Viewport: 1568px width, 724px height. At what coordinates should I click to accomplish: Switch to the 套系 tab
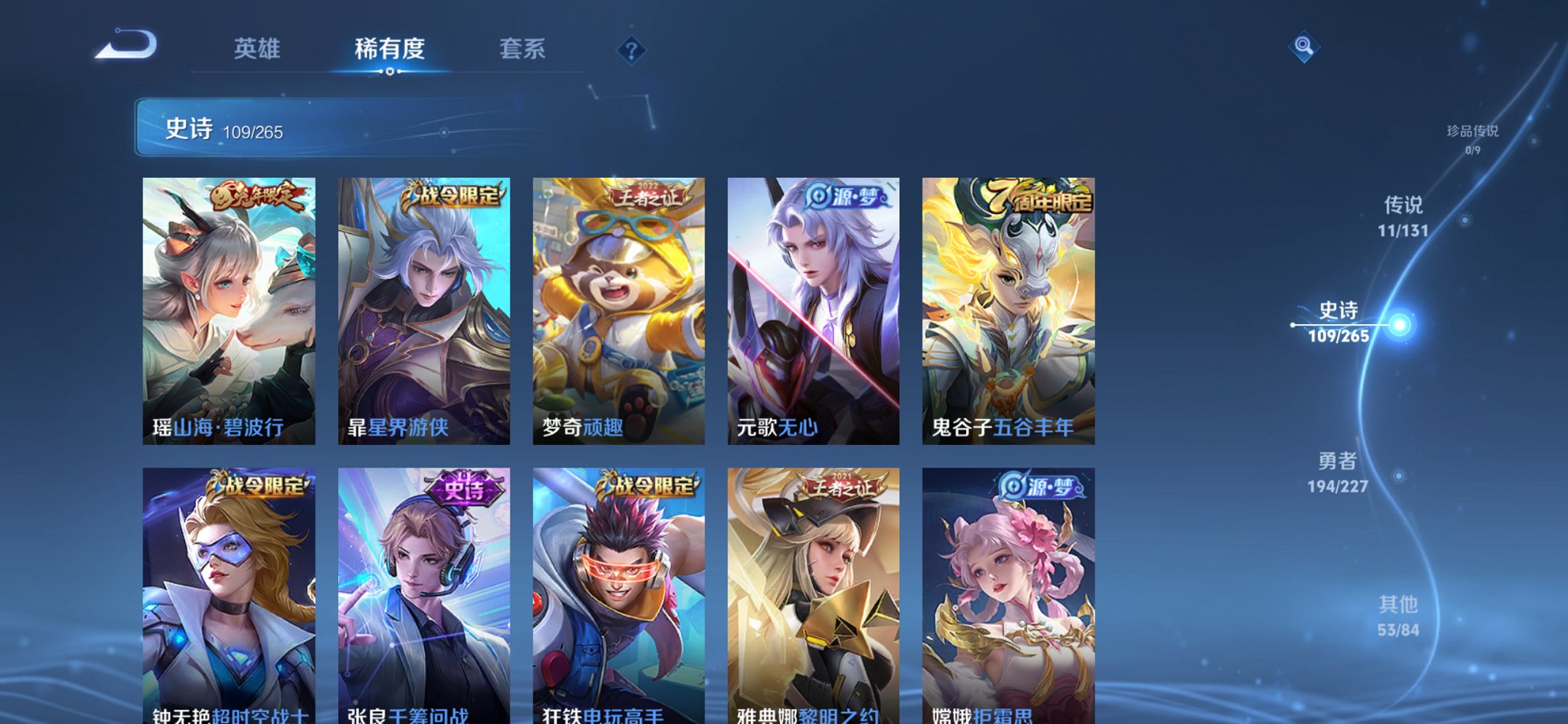coord(523,50)
